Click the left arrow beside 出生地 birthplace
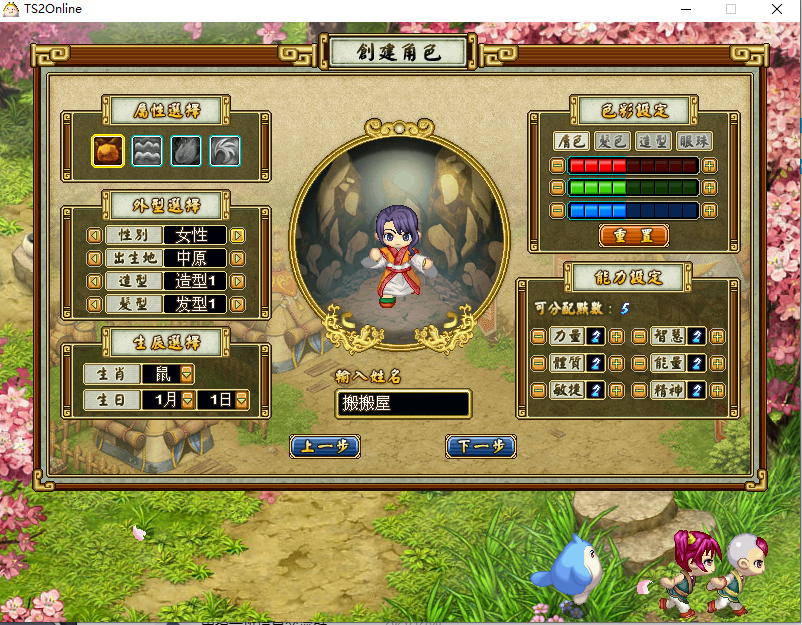Image resolution: width=802 pixels, height=625 pixels. click(95, 259)
